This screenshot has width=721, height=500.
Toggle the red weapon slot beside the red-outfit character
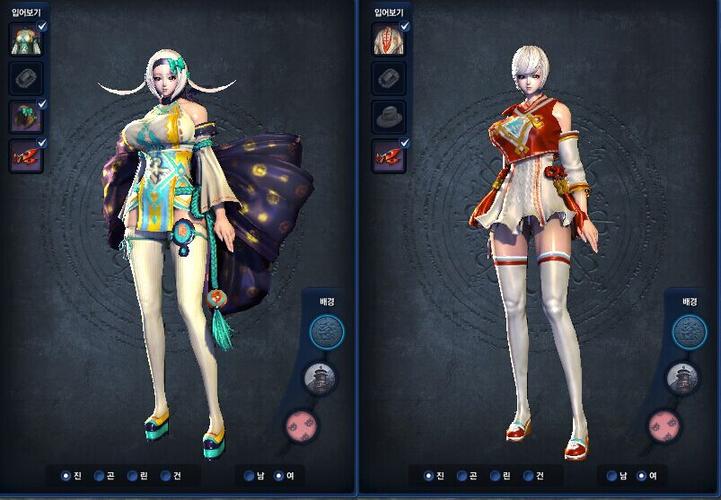click(x=387, y=154)
